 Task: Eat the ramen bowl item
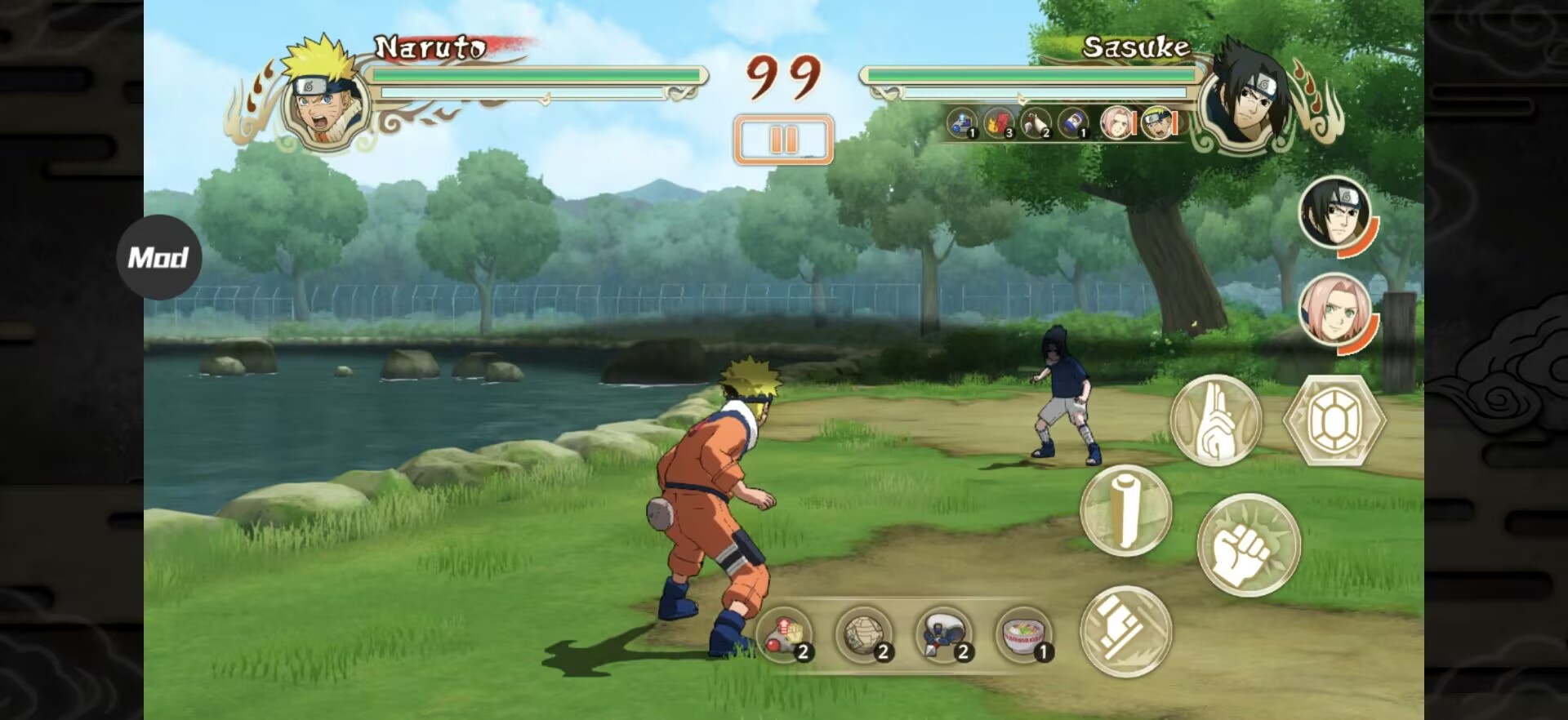point(1023,634)
